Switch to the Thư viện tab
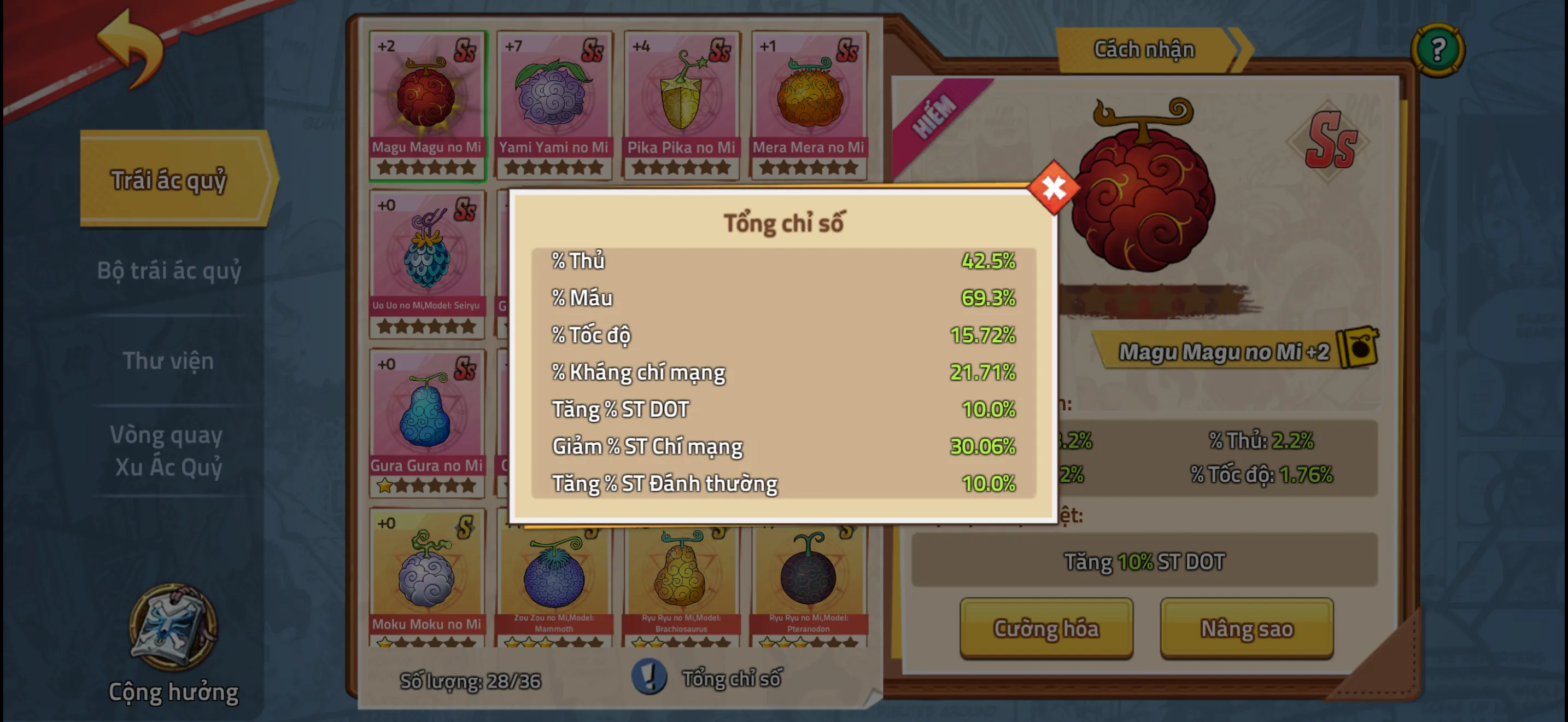This screenshot has height=722, width=1568. pyautogui.click(x=169, y=360)
